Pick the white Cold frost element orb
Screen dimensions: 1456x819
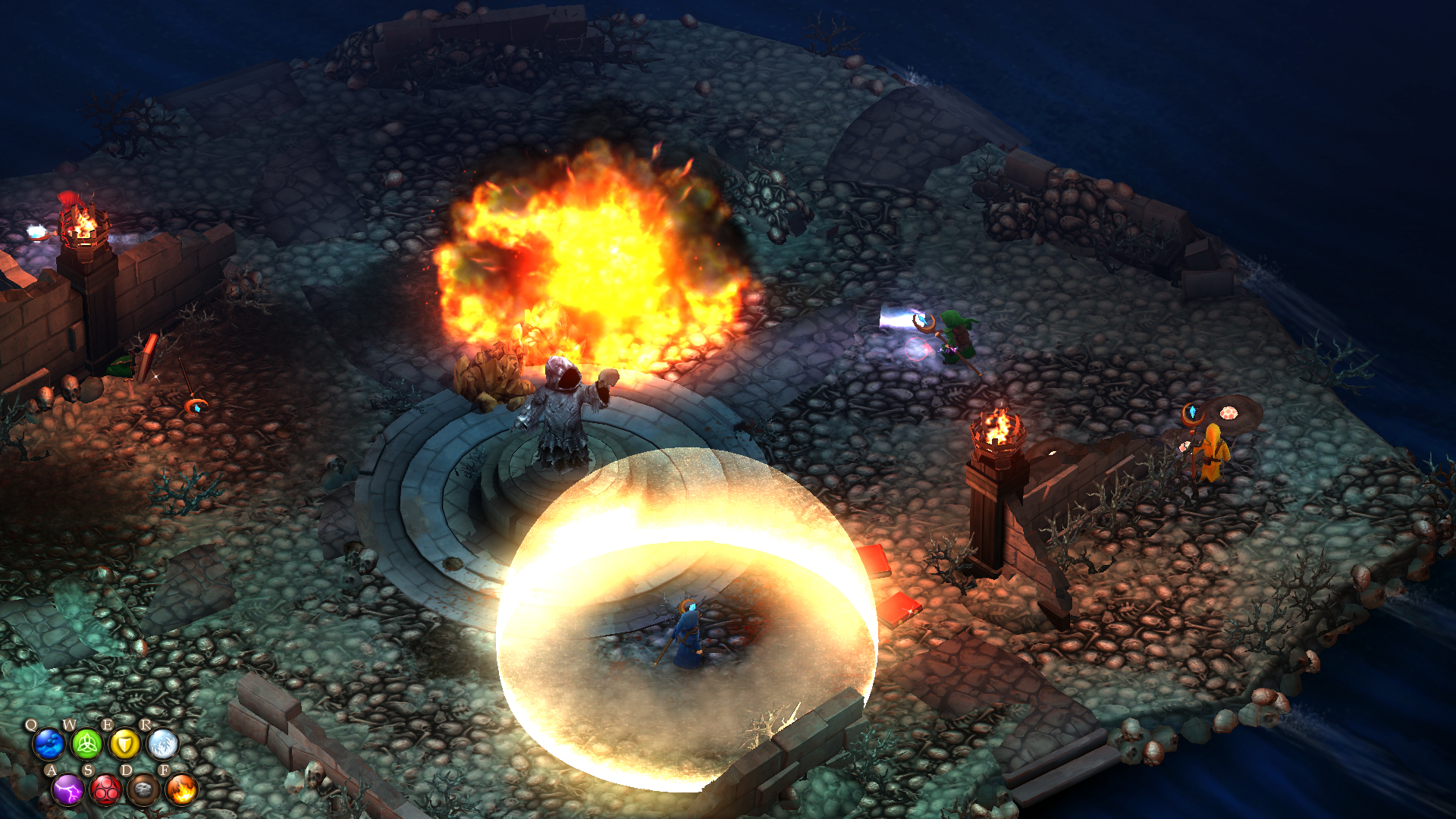[x=162, y=744]
